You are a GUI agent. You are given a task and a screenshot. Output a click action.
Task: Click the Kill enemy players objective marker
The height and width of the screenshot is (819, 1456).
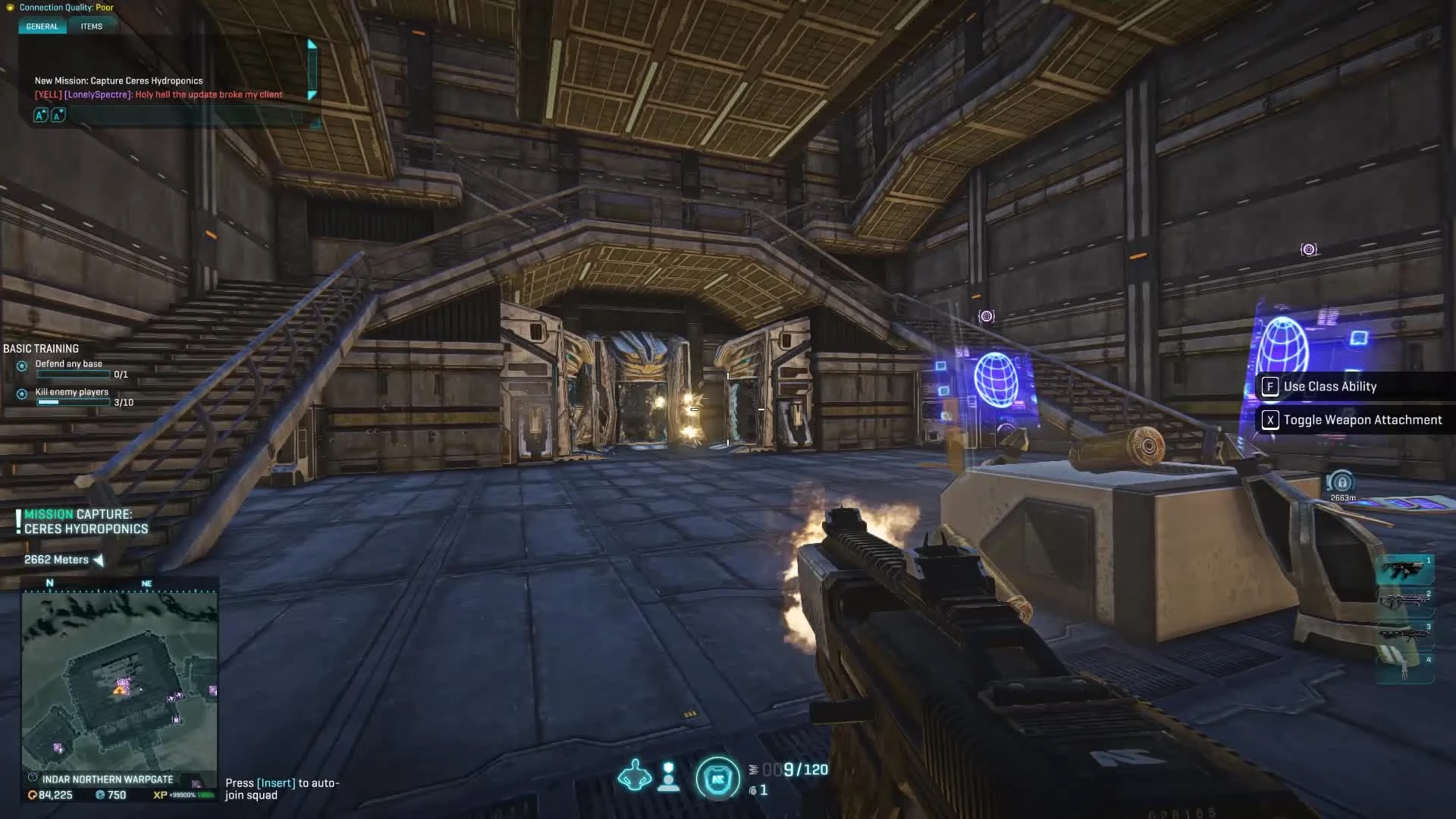[21, 394]
